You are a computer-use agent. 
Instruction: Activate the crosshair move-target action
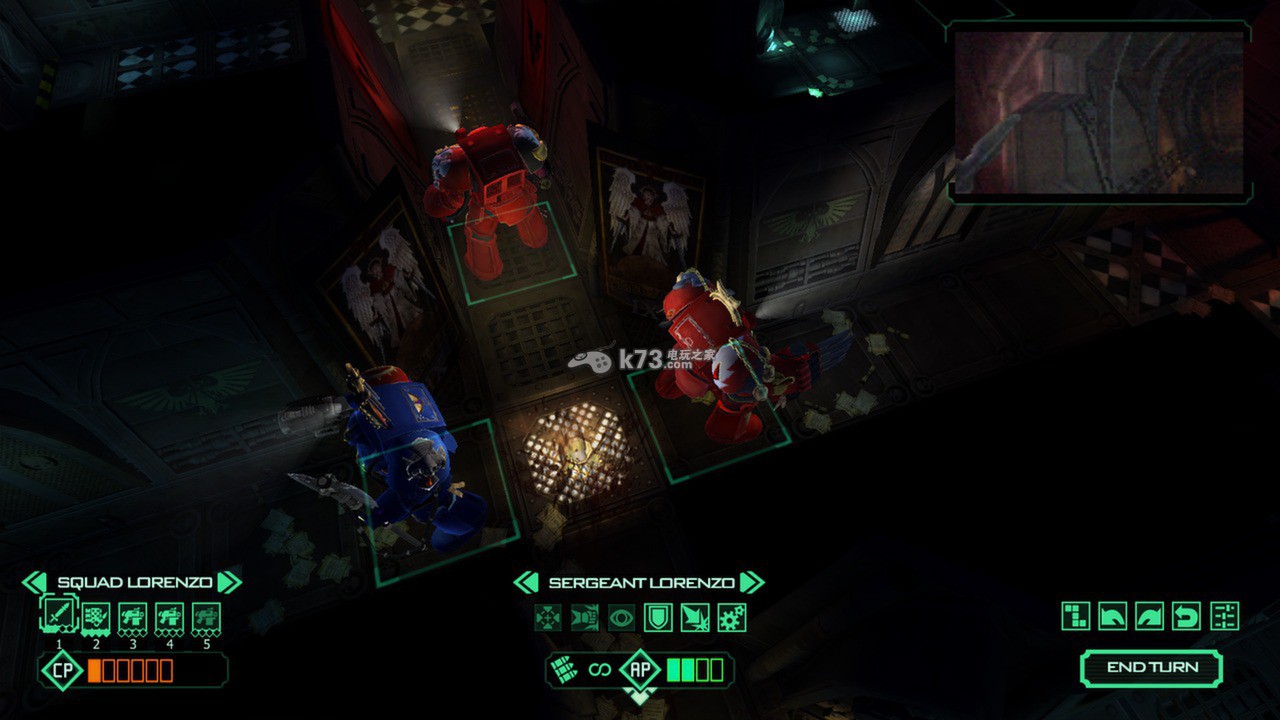point(548,617)
